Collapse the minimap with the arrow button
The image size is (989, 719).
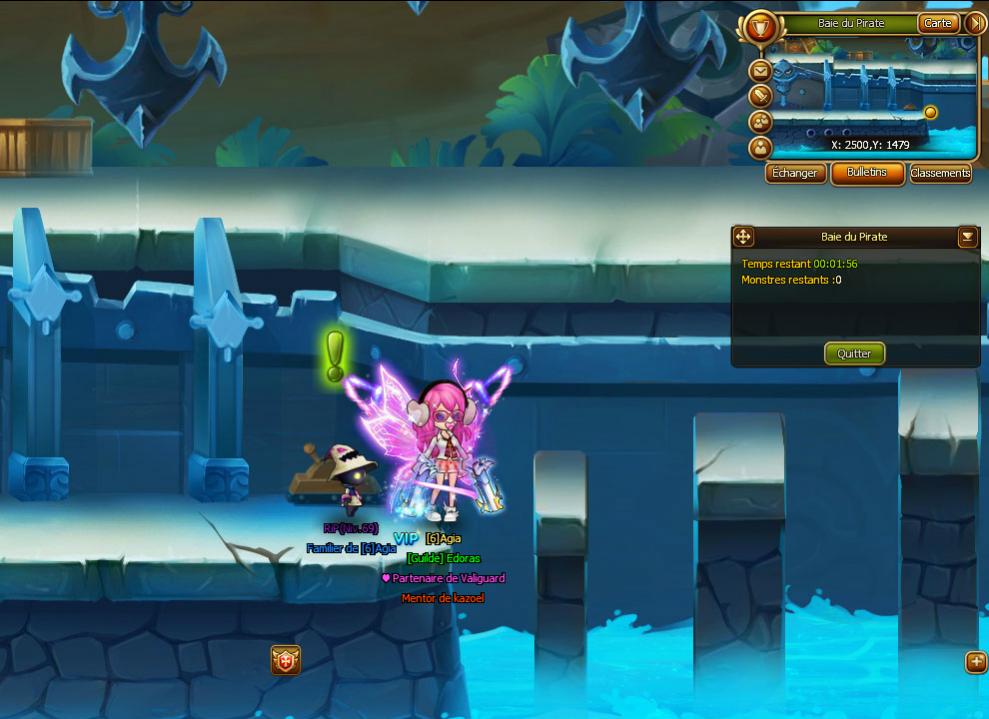click(976, 23)
